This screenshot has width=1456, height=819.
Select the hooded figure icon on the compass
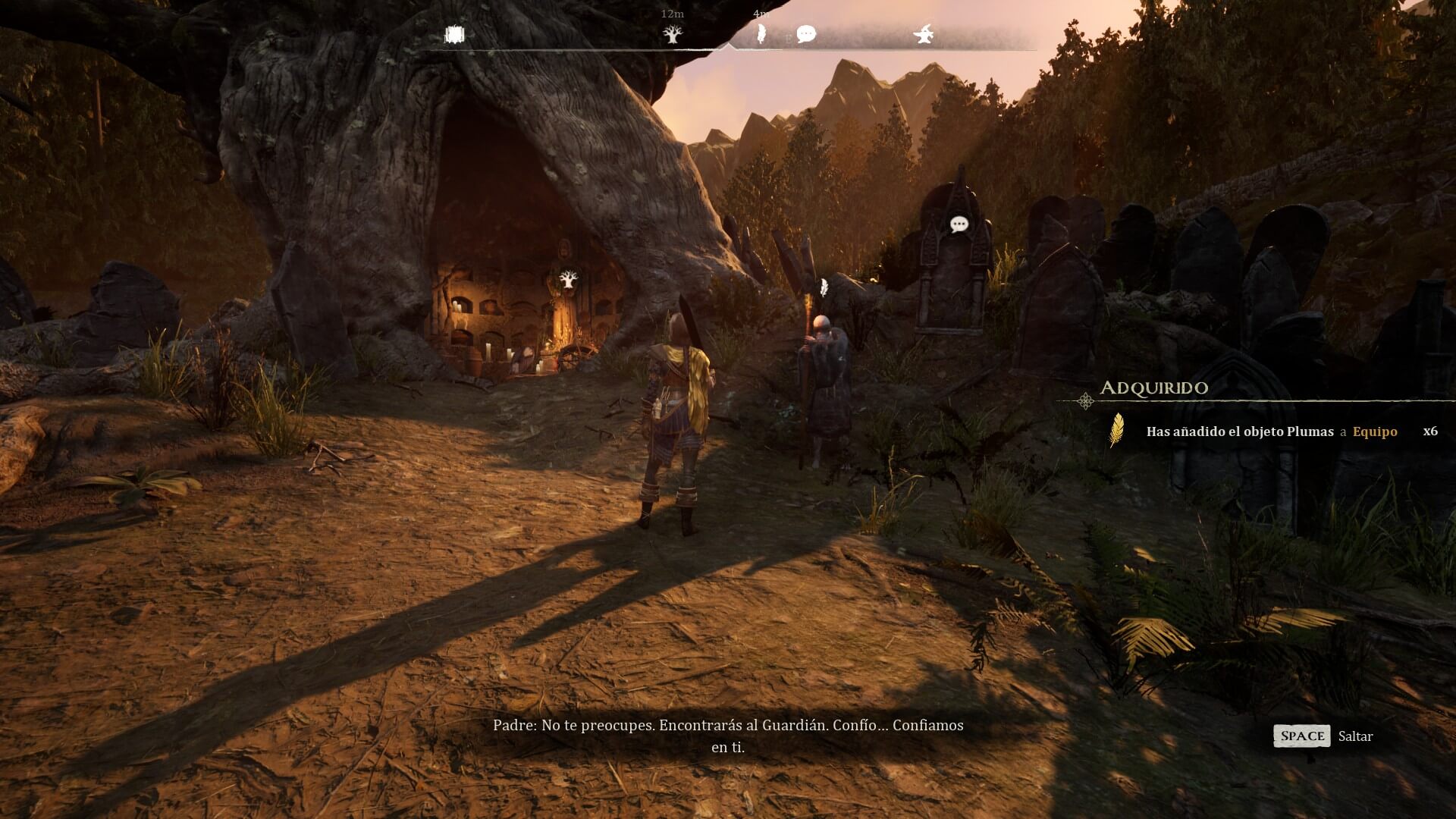(924, 34)
